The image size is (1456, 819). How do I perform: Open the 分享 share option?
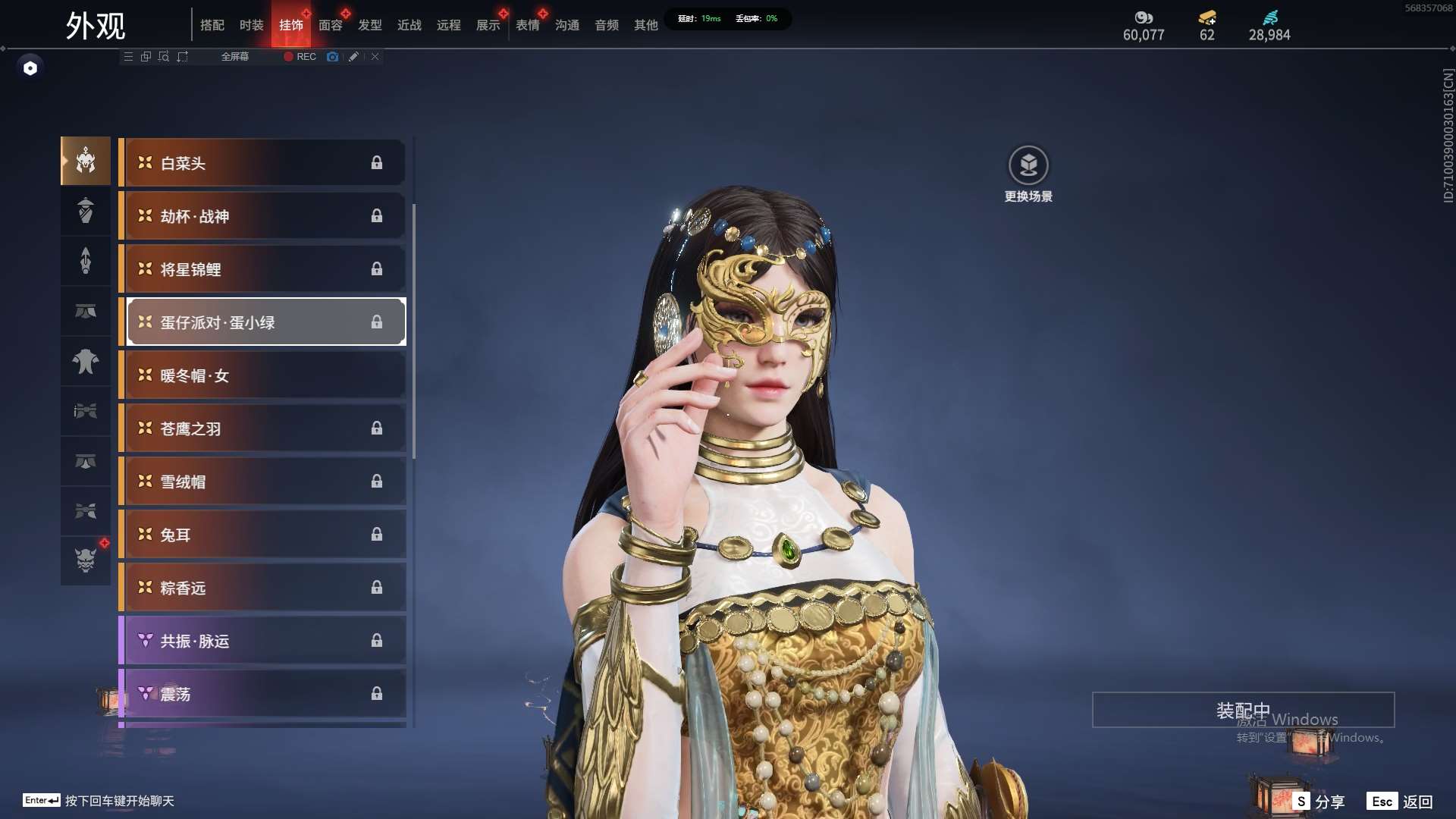point(1319,802)
